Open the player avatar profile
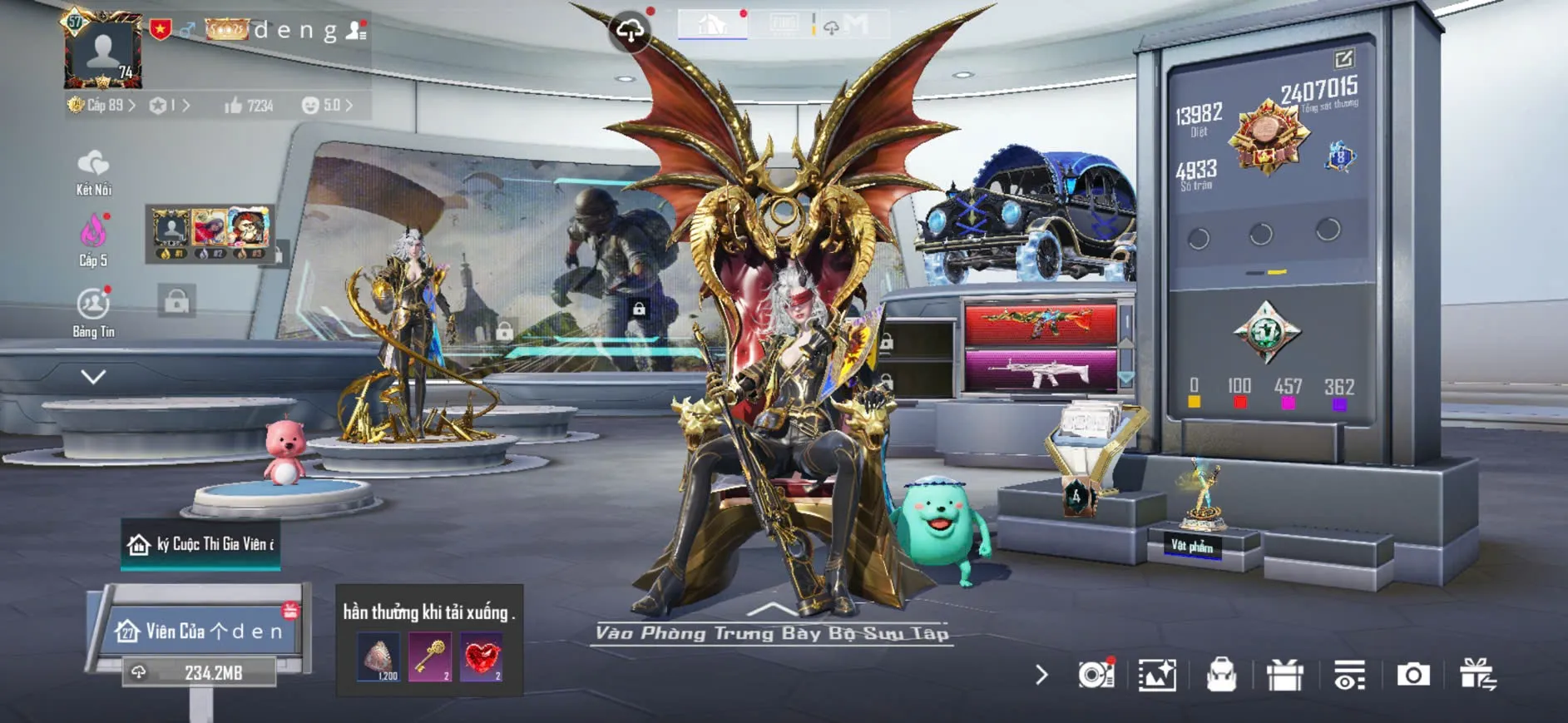 point(103,52)
